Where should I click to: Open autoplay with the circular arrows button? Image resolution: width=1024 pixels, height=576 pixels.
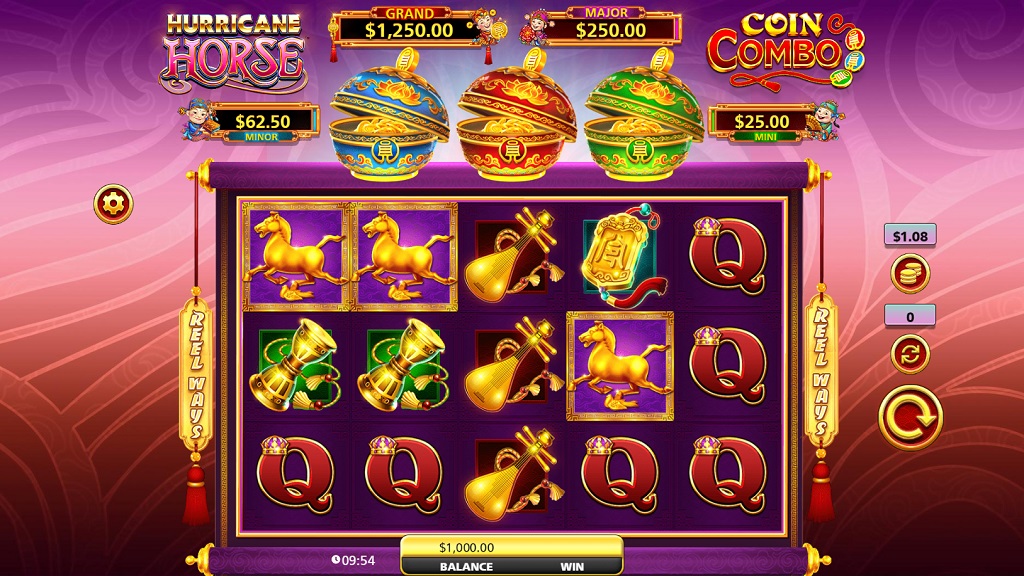(x=910, y=353)
